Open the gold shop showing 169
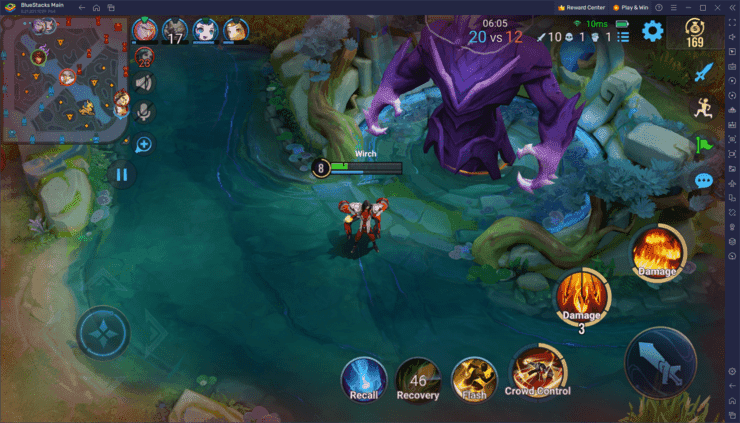This screenshot has width=740, height=423. [x=695, y=32]
